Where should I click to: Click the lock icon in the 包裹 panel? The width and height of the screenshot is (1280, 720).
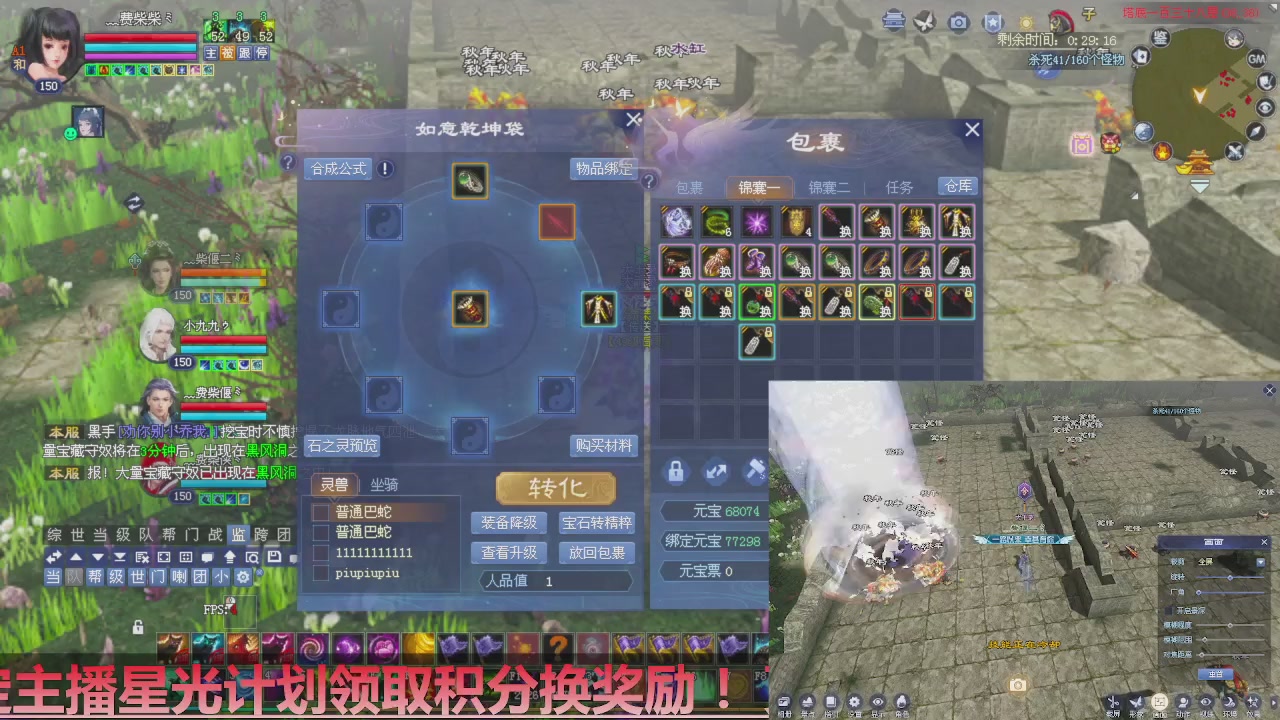(x=675, y=471)
